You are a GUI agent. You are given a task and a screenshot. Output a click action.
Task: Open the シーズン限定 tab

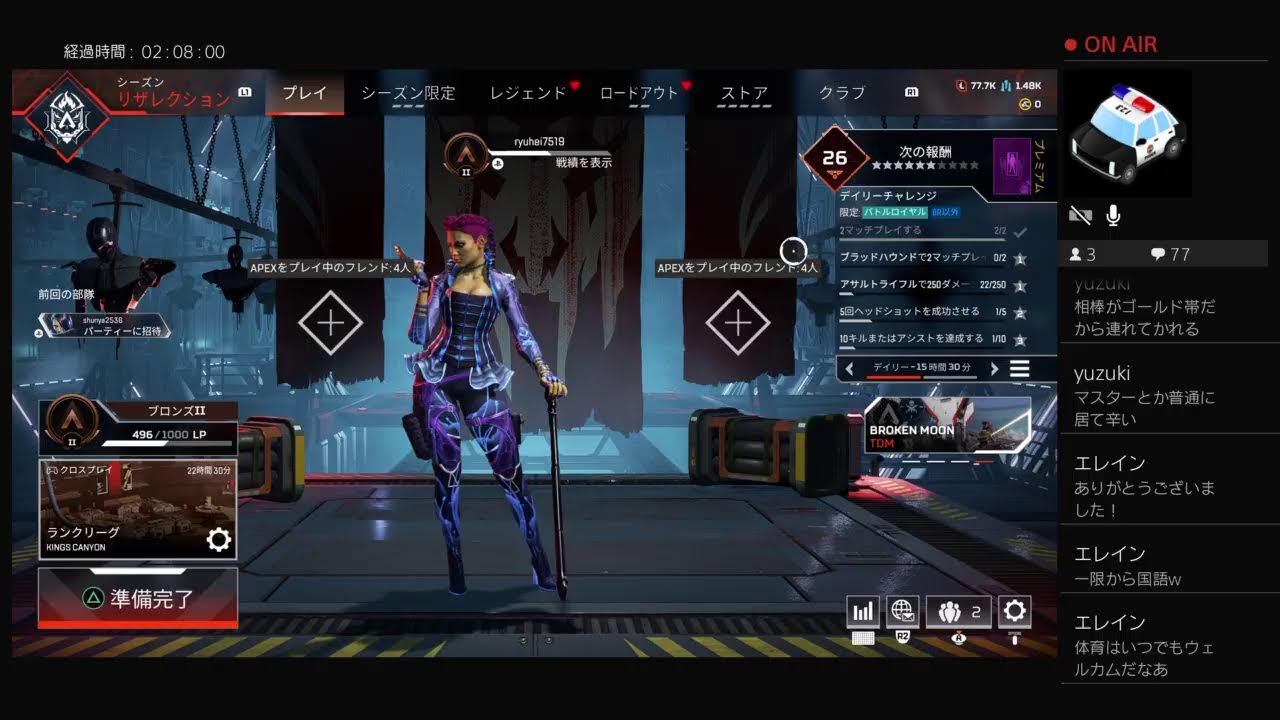point(408,93)
